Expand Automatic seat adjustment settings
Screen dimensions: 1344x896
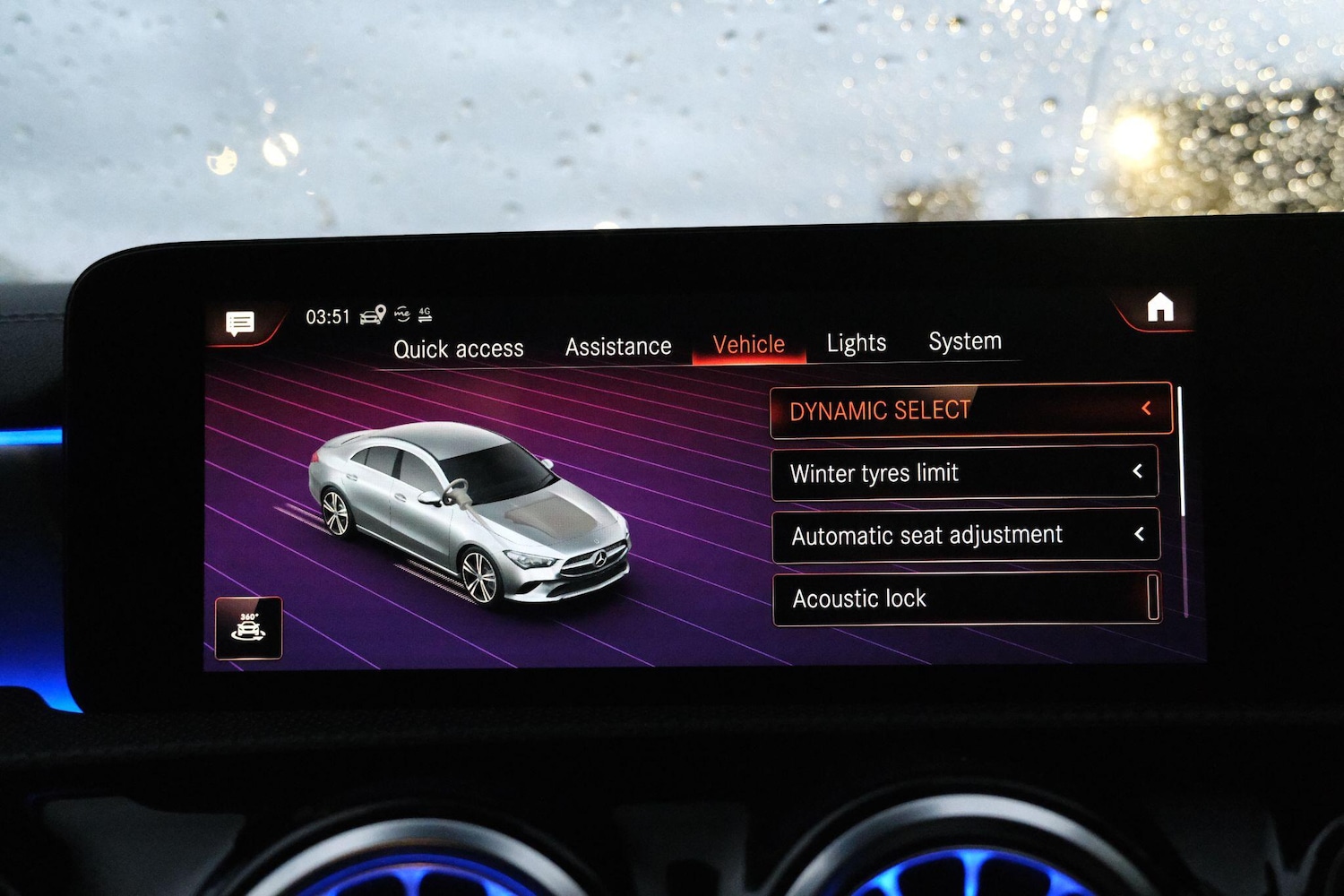tap(1140, 534)
